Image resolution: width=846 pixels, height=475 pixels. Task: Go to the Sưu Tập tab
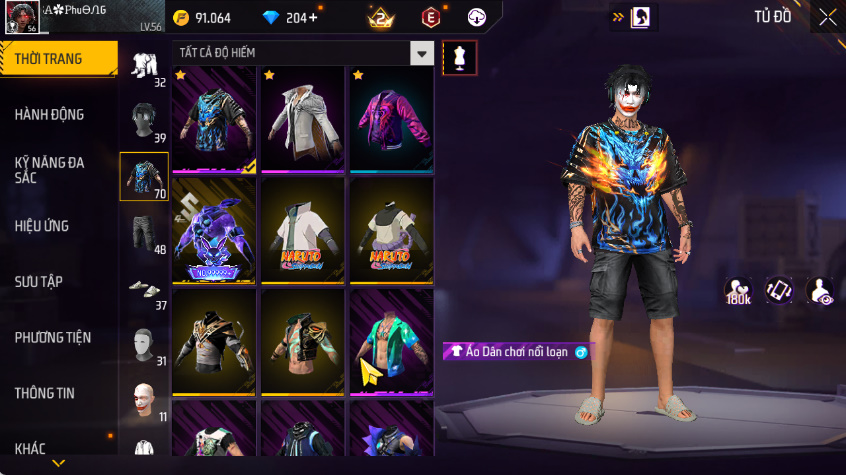coord(39,281)
